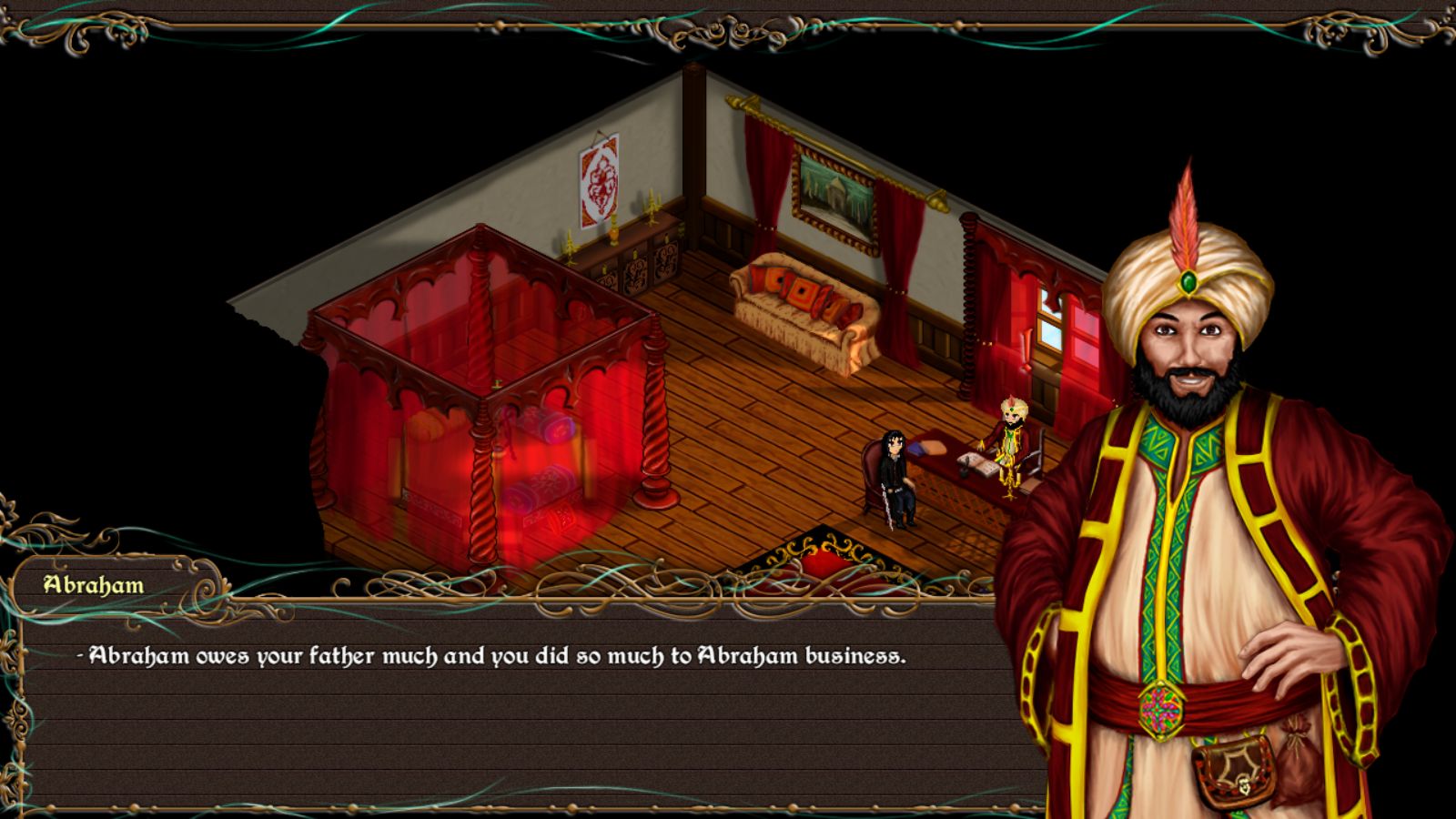Click the framed landscape painting above the sofa

click(835, 192)
